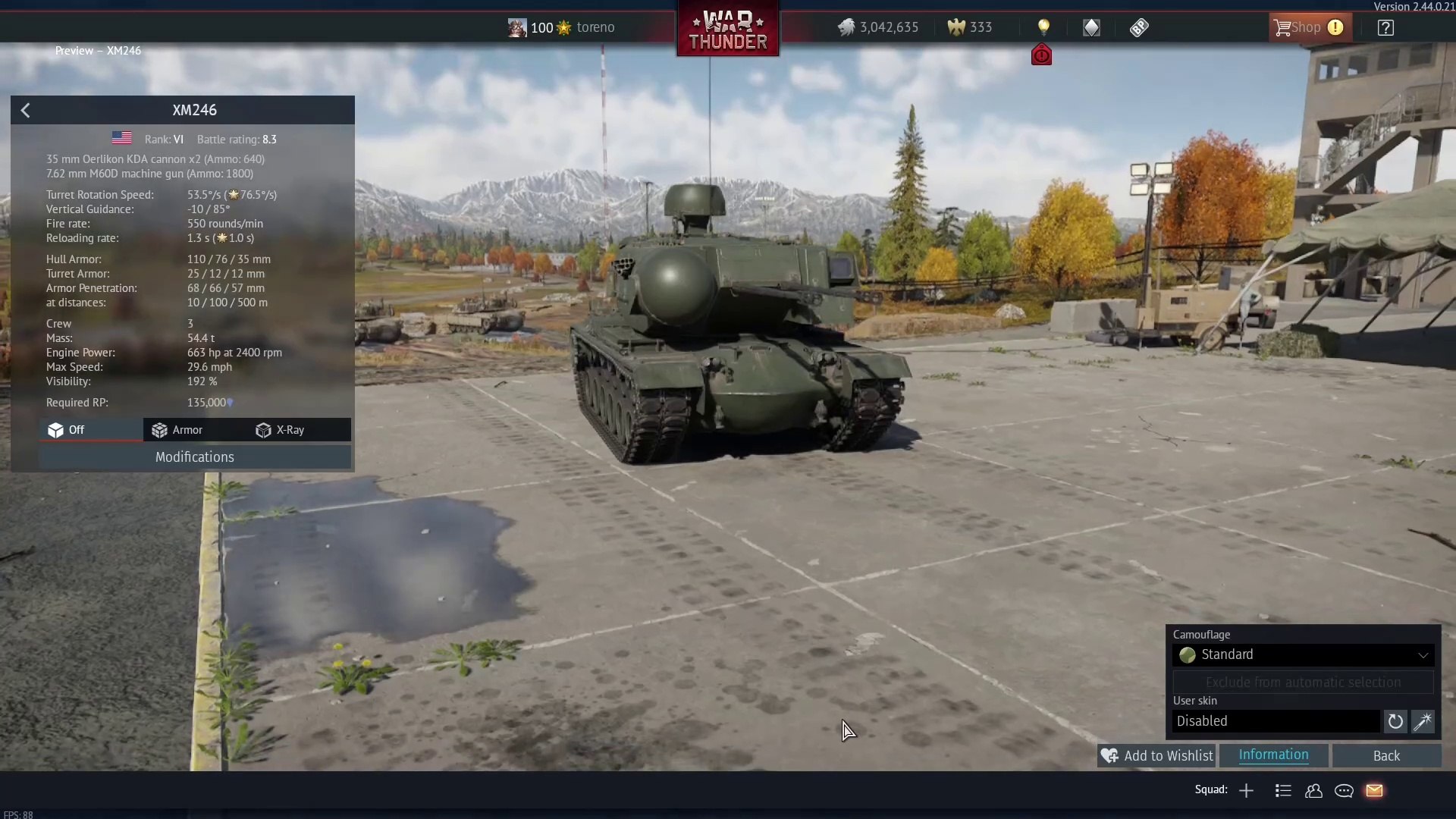Enable the X-Ray view mode
The width and height of the screenshot is (1456, 819).
(x=281, y=430)
